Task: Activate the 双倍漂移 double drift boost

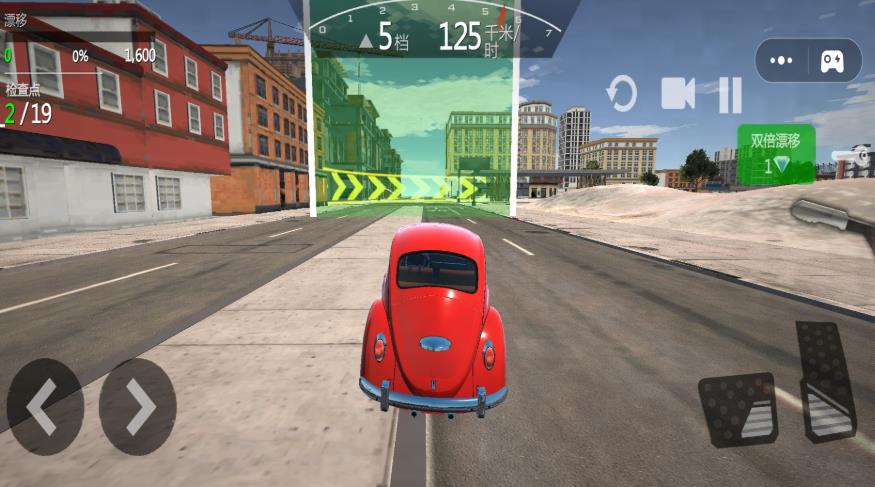Action: [x=776, y=154]
